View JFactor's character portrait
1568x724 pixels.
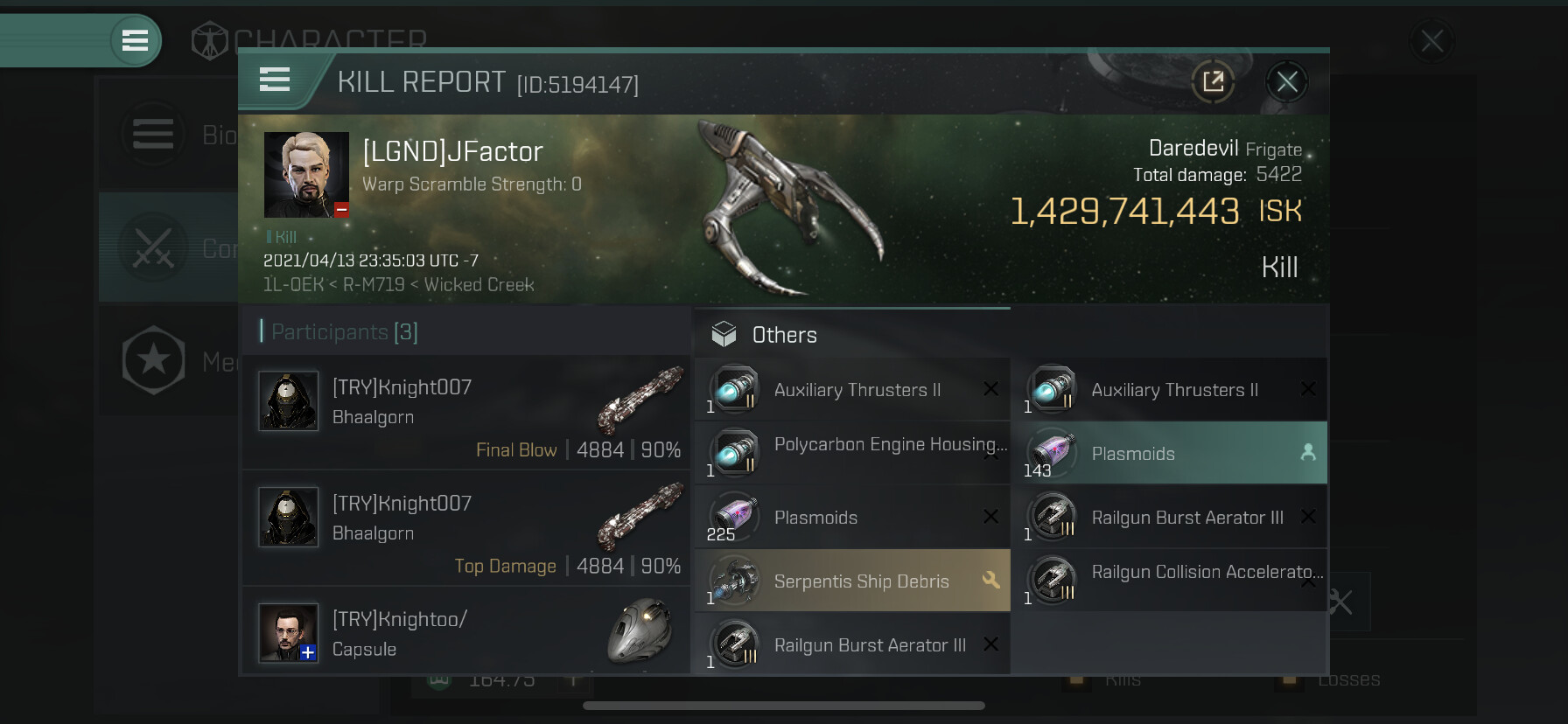point(306,175)
